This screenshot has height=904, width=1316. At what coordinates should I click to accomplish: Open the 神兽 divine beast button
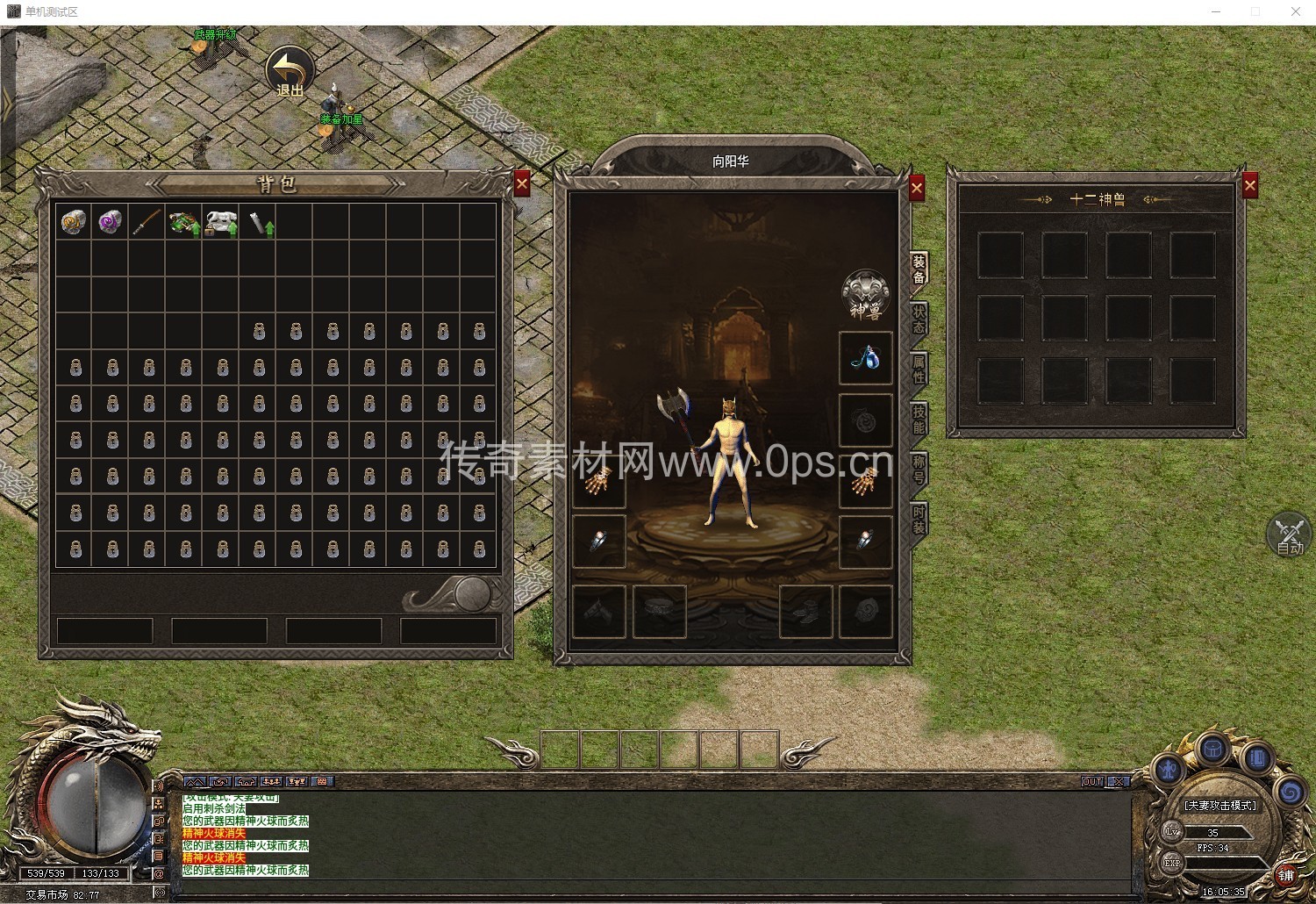pos(866,294)
